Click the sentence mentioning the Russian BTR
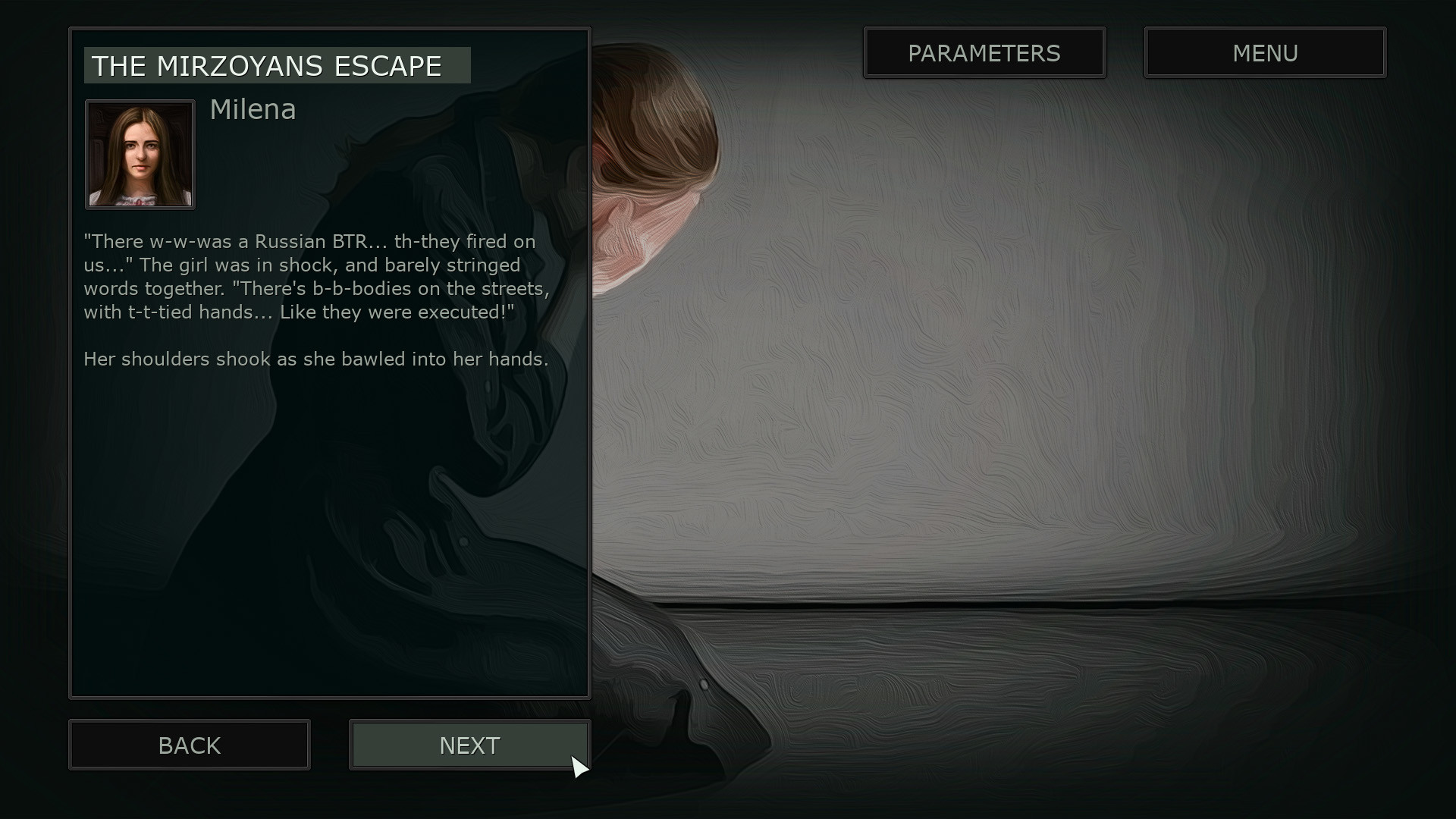The image size is (1456, 819). click(309, 242)
